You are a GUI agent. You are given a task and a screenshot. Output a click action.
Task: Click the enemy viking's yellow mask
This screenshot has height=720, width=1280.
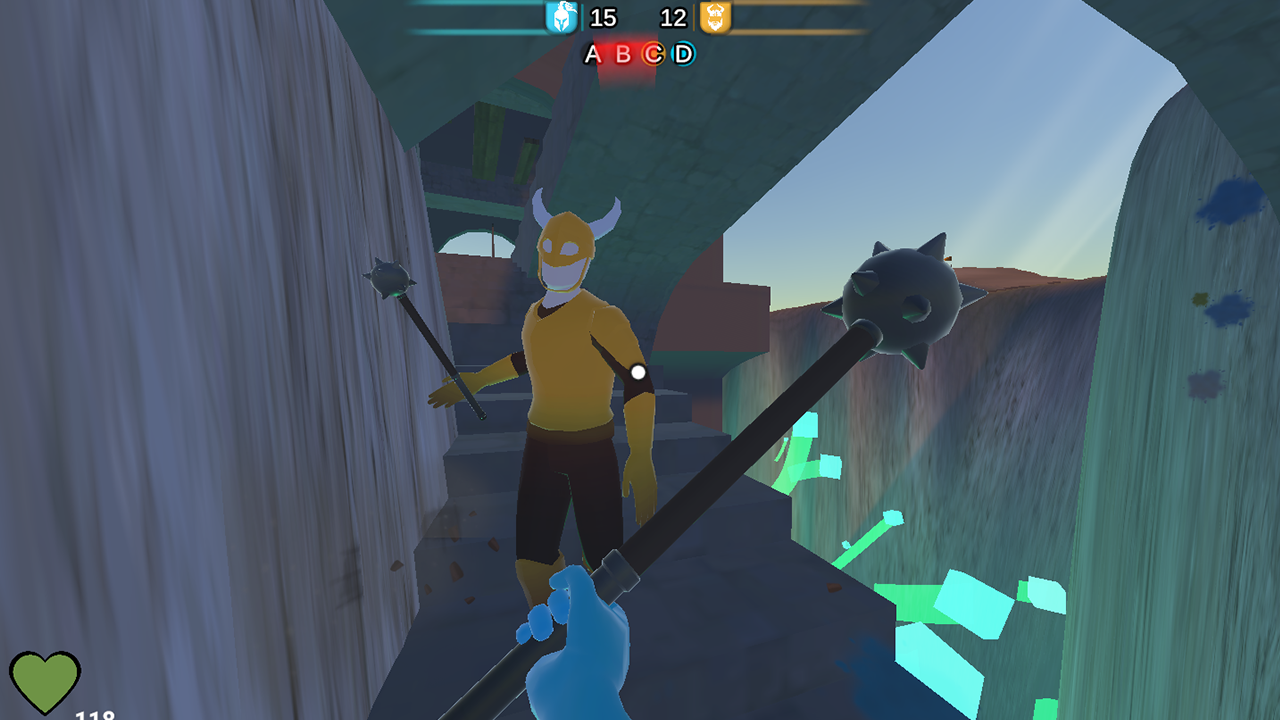click(x=565, y=248)
